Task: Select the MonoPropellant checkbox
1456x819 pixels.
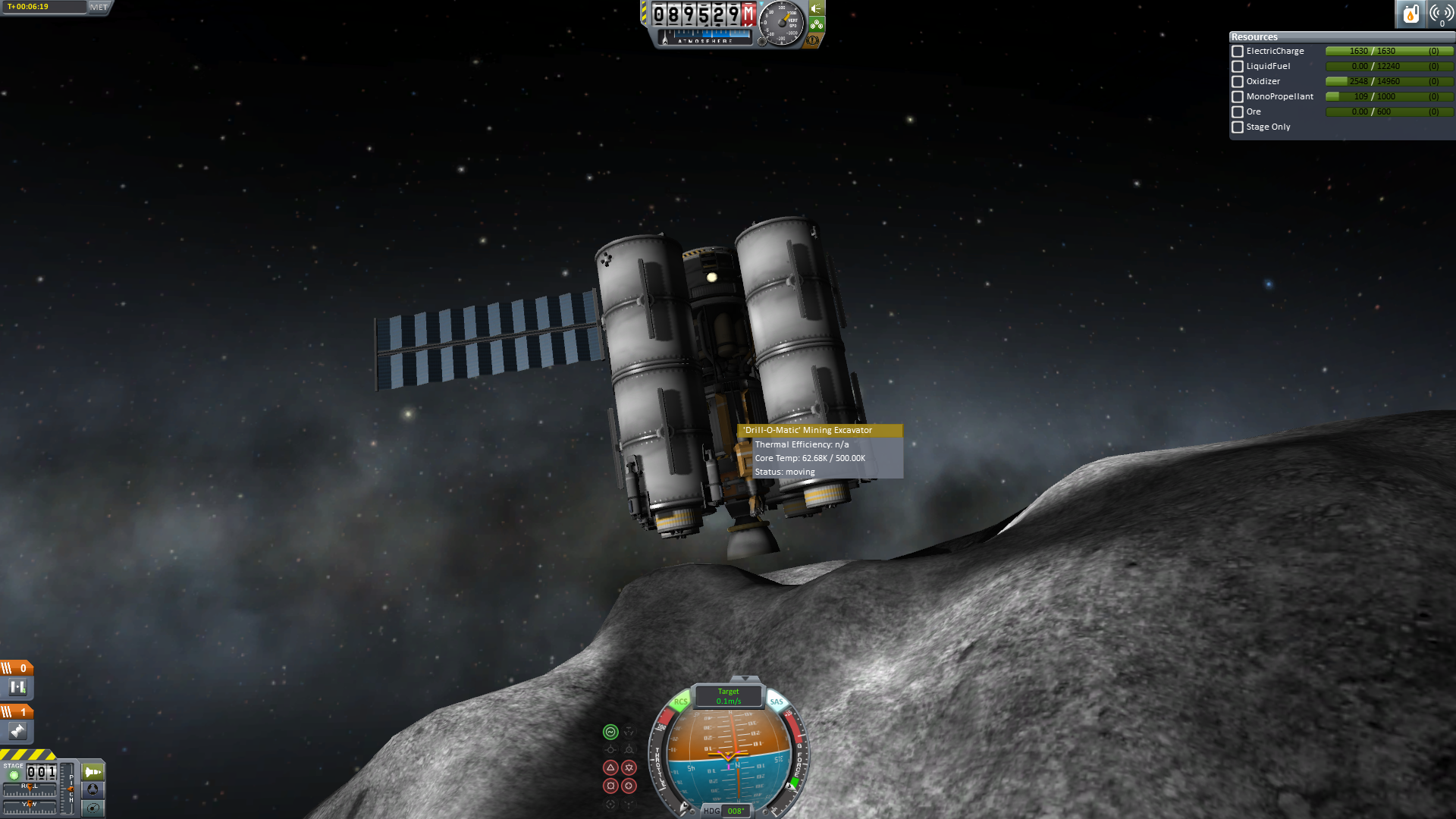Action: [x=1238, y=97]
